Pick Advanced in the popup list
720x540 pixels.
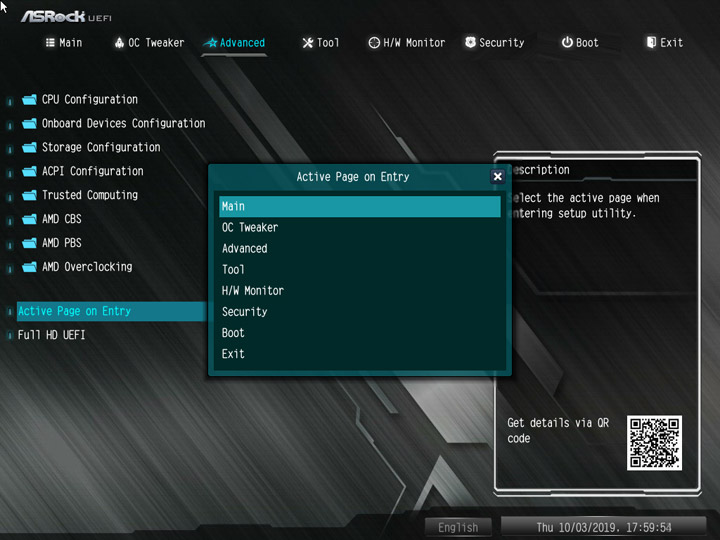(359, 249)
